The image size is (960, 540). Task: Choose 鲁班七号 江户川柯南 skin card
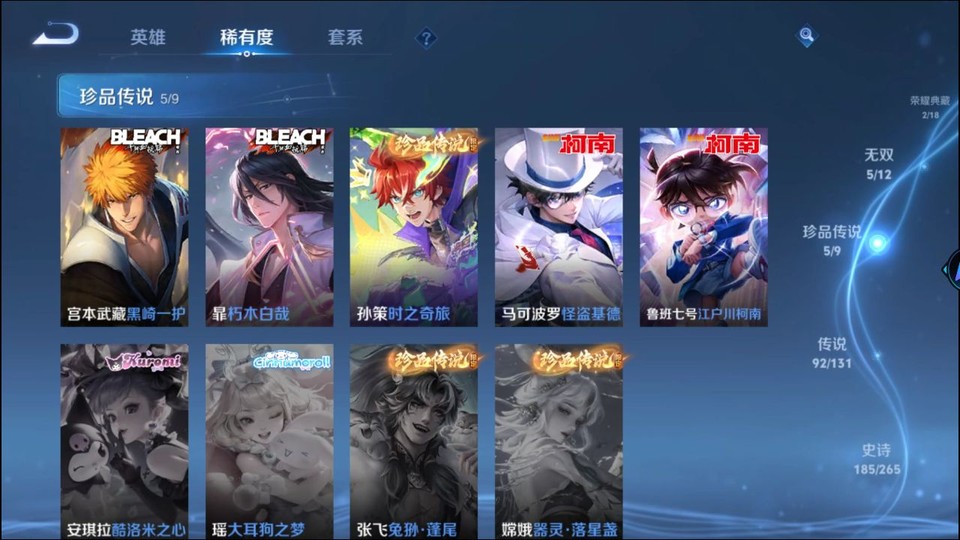[704, 227]
